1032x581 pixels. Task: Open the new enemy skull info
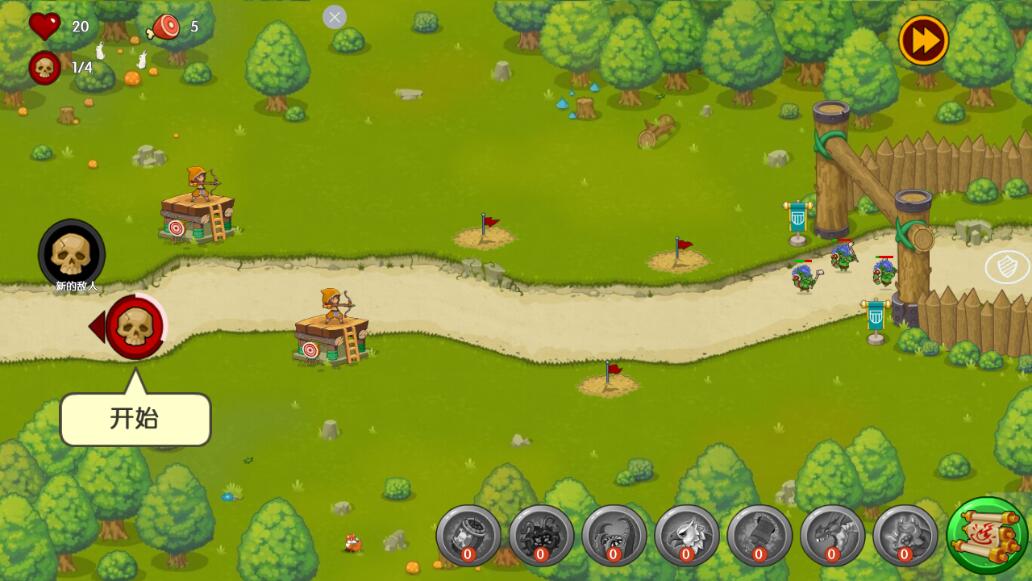coord(71,254)
